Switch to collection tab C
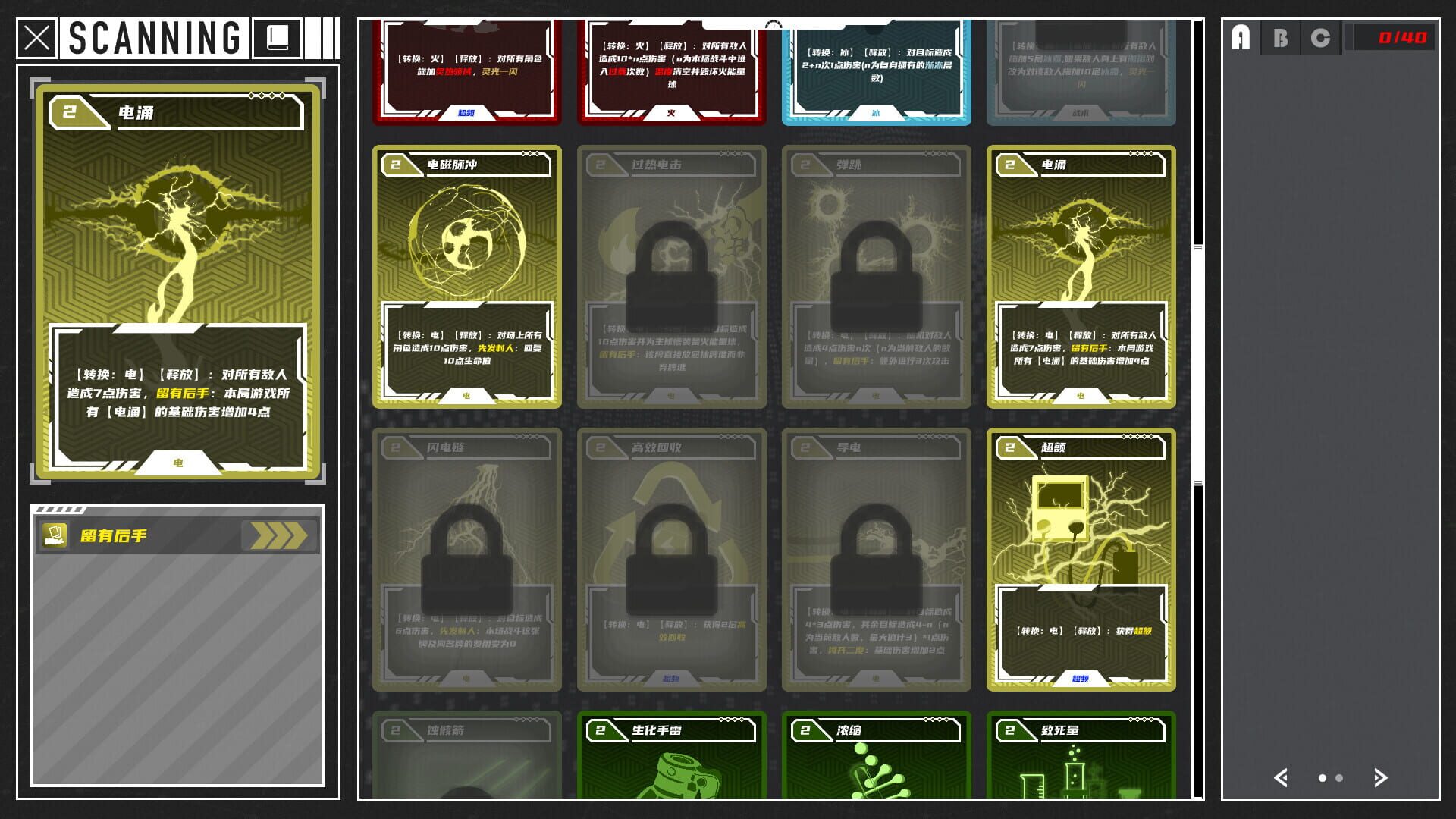Image resolution: width=1456 pixels, height=819 pixels. (x=1320, y=37)
